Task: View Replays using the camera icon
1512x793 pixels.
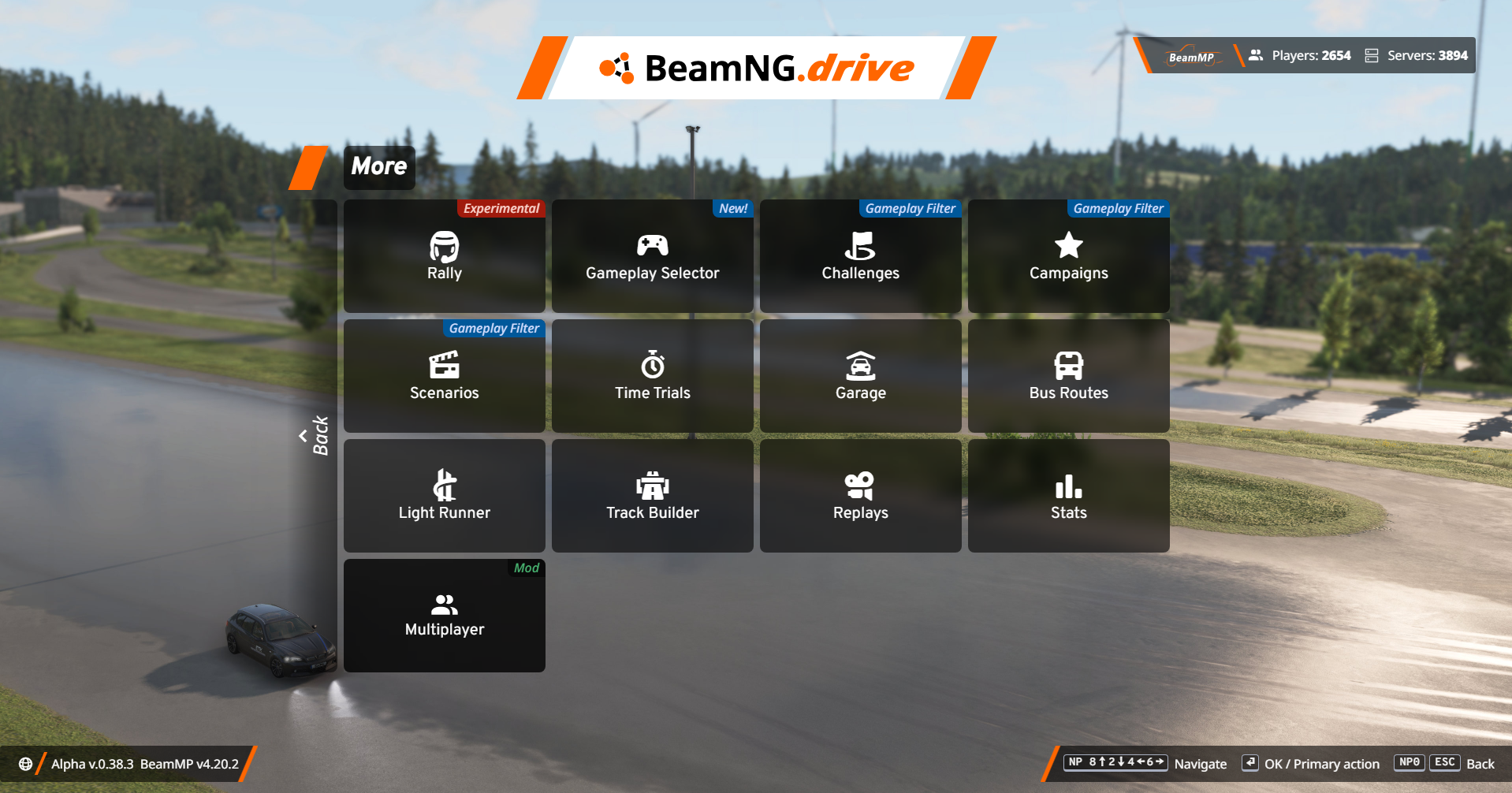Action: 860,495
